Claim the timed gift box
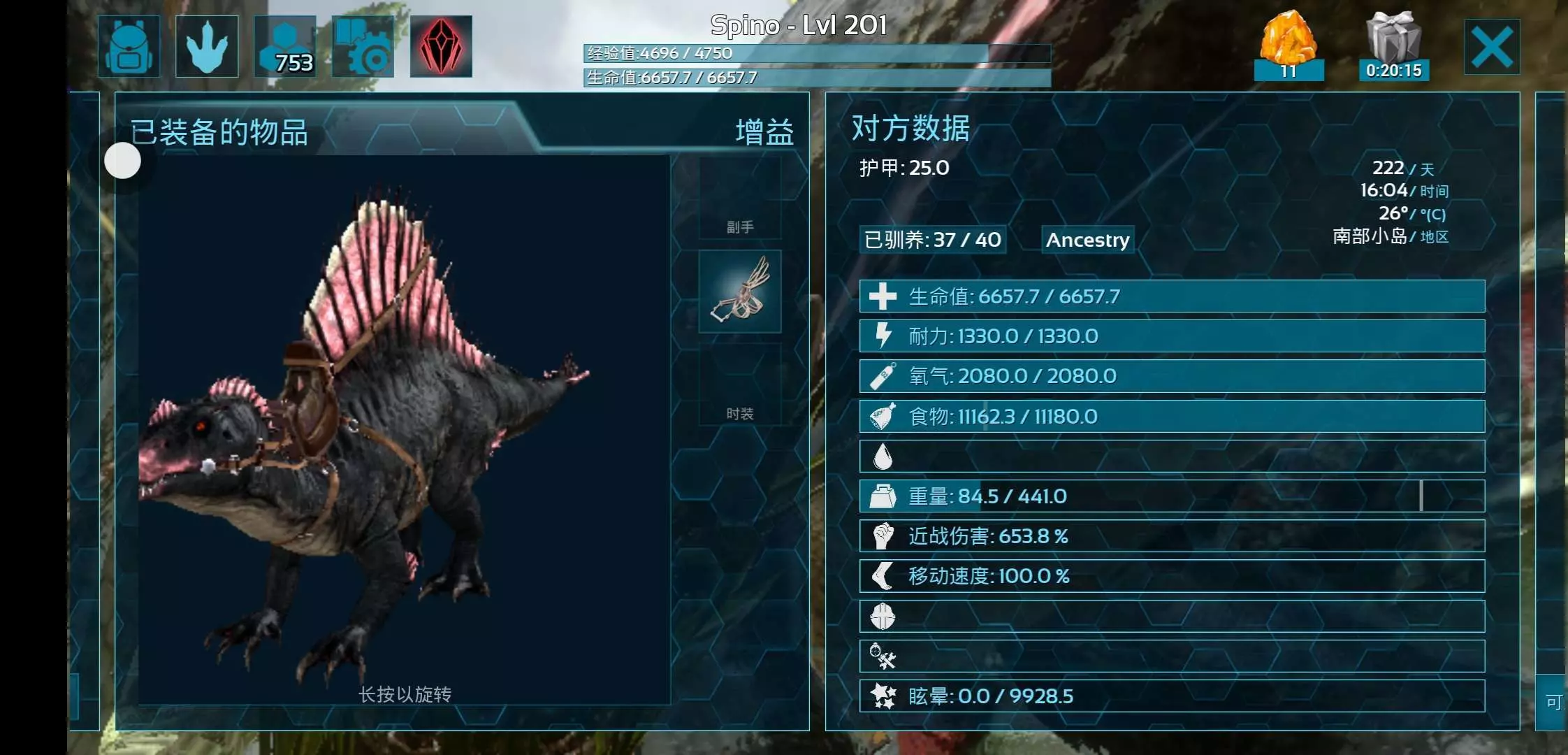This screenshot has height=755, width=1568. click(1393, 45)
